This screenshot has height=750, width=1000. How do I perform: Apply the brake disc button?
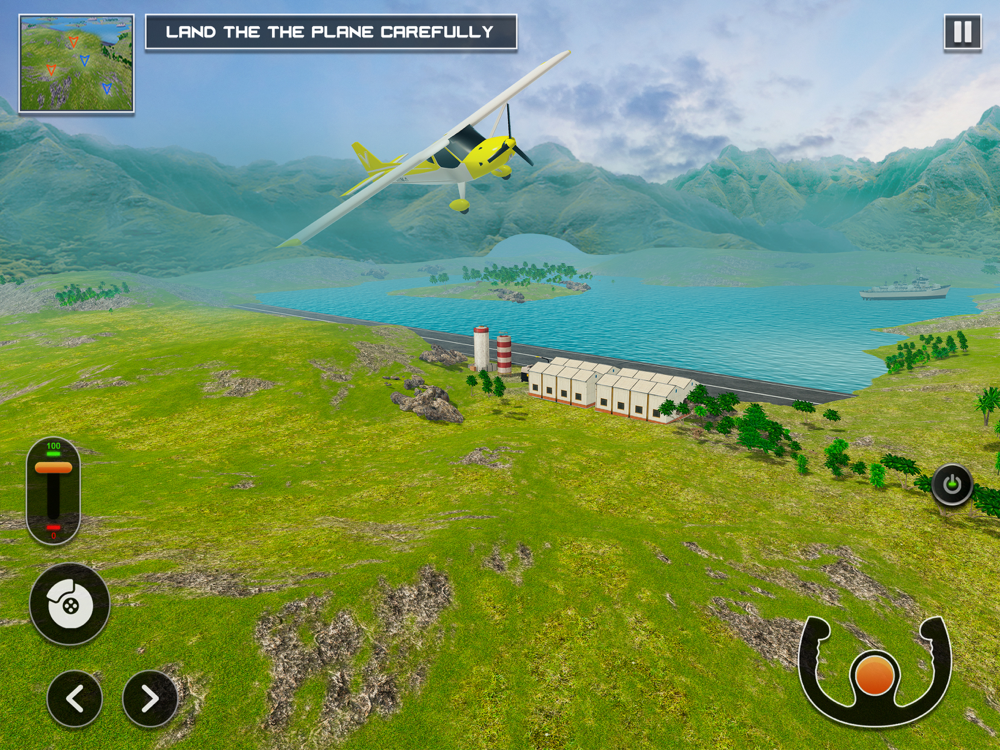pos(69,604)
